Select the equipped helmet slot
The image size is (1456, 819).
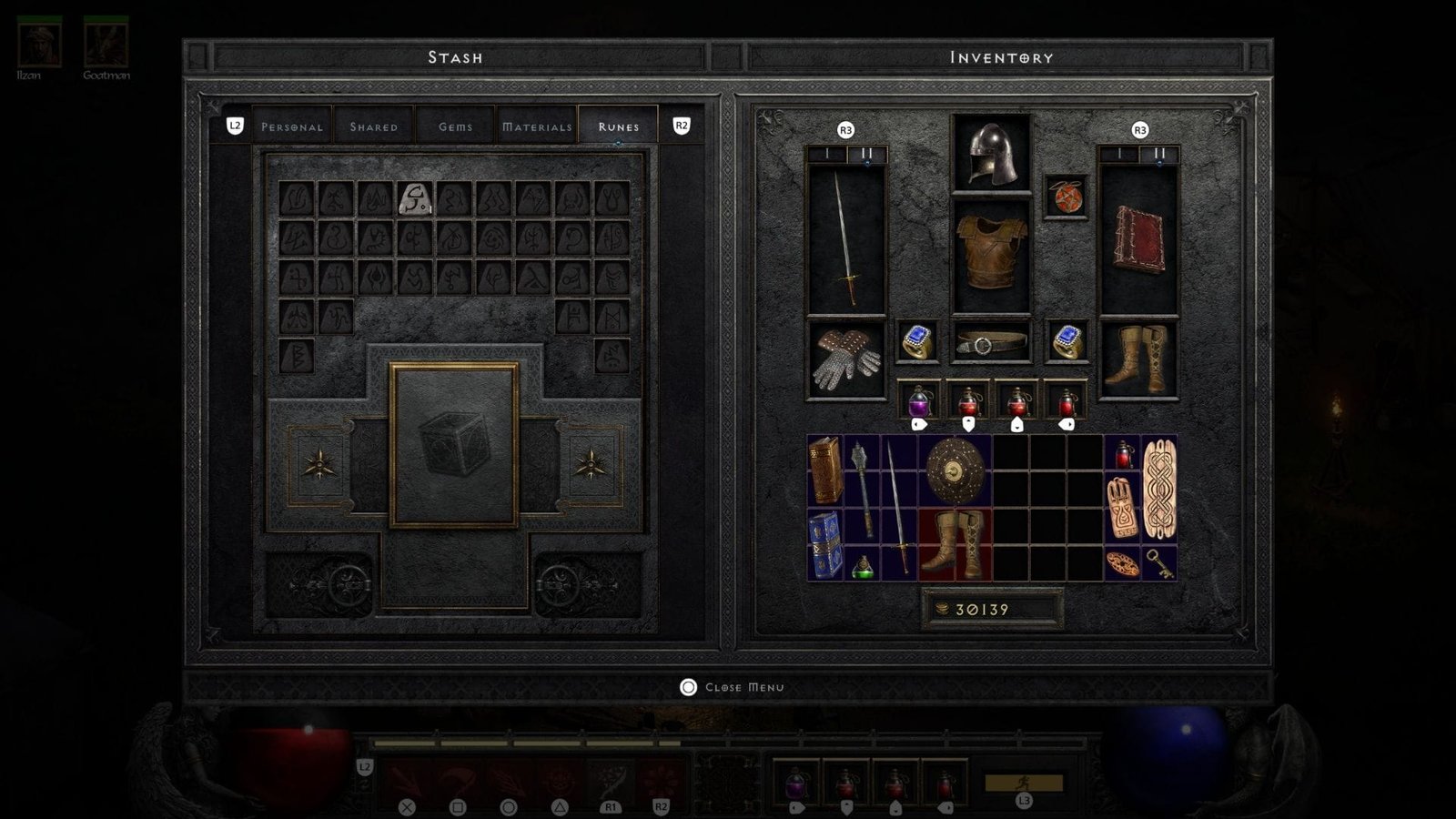pos(991,153)
